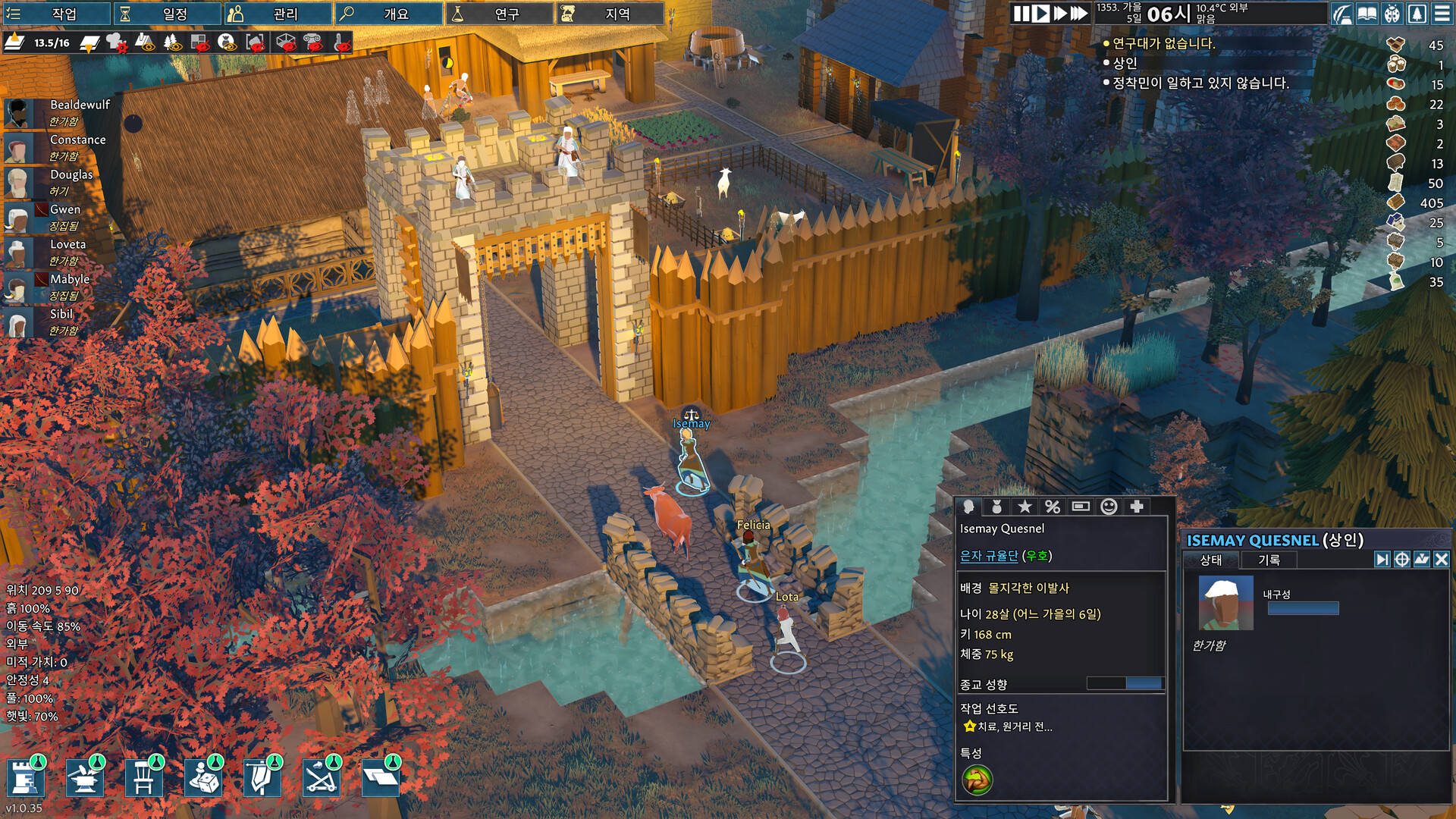Open the 은자 규율단 faction link

pos(988,556)
